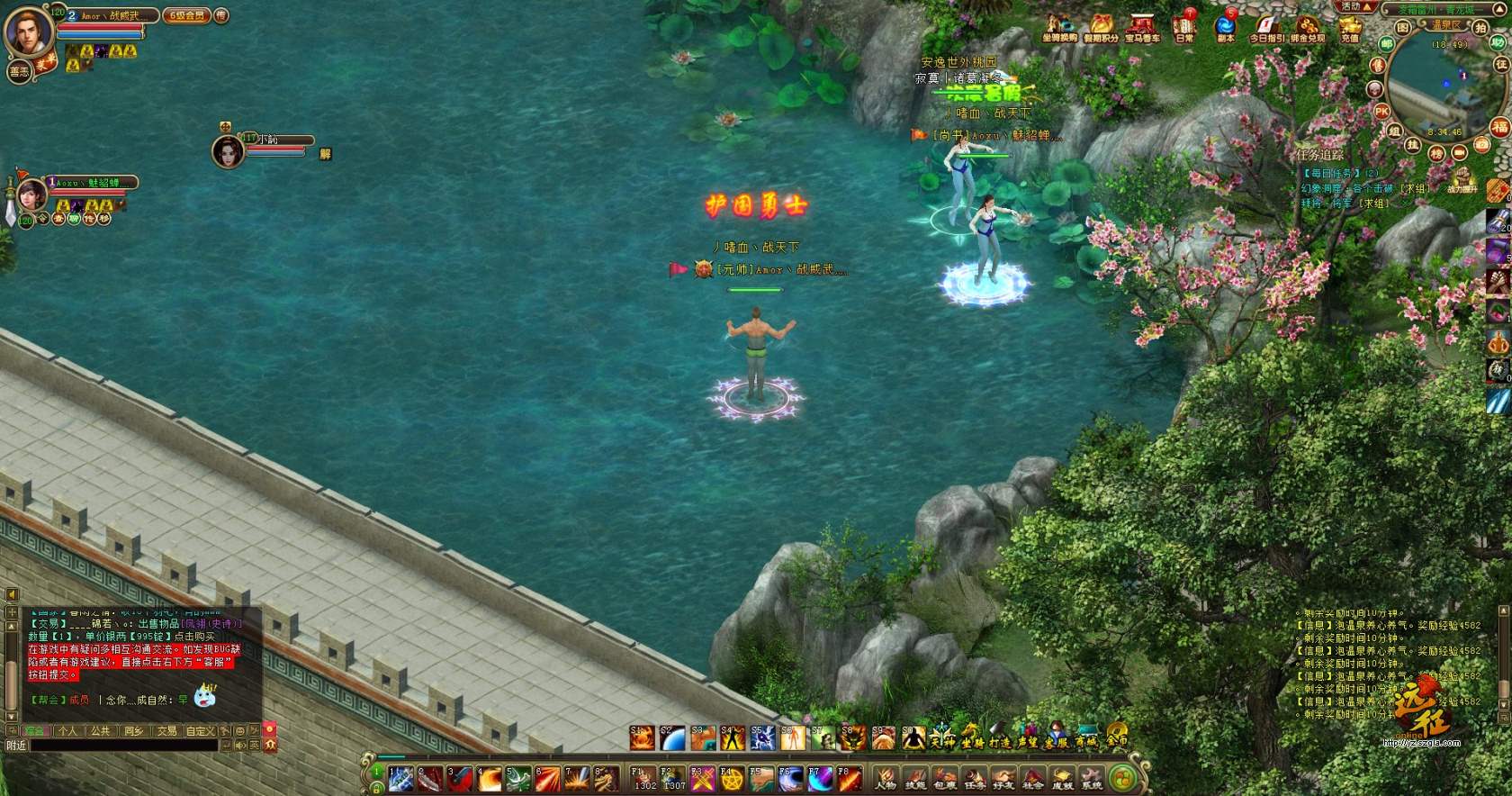Open the 任务 quest log
This screenshot has height=796, width=1512.
(975, 779)
